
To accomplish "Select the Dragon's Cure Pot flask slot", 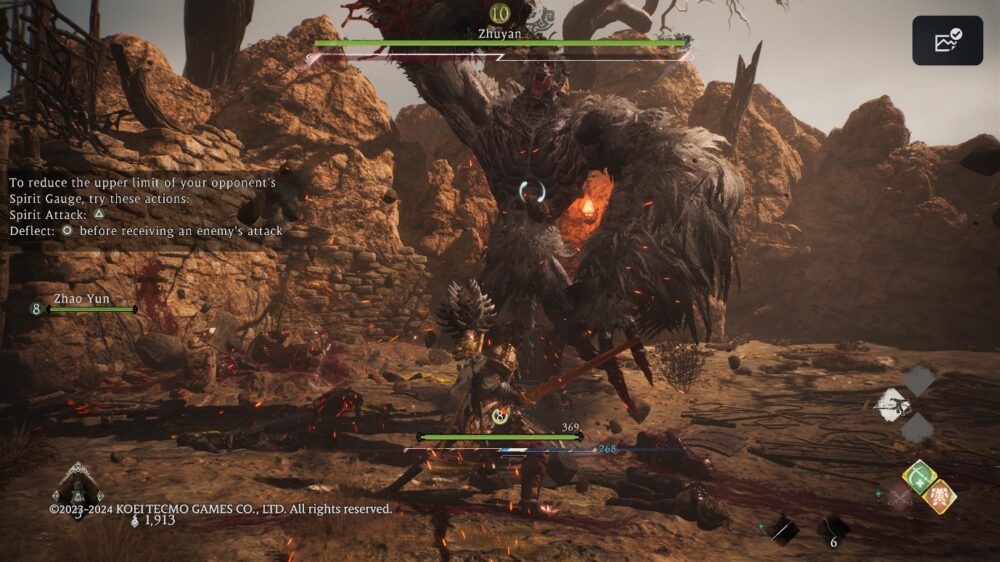I will [77, 490].
